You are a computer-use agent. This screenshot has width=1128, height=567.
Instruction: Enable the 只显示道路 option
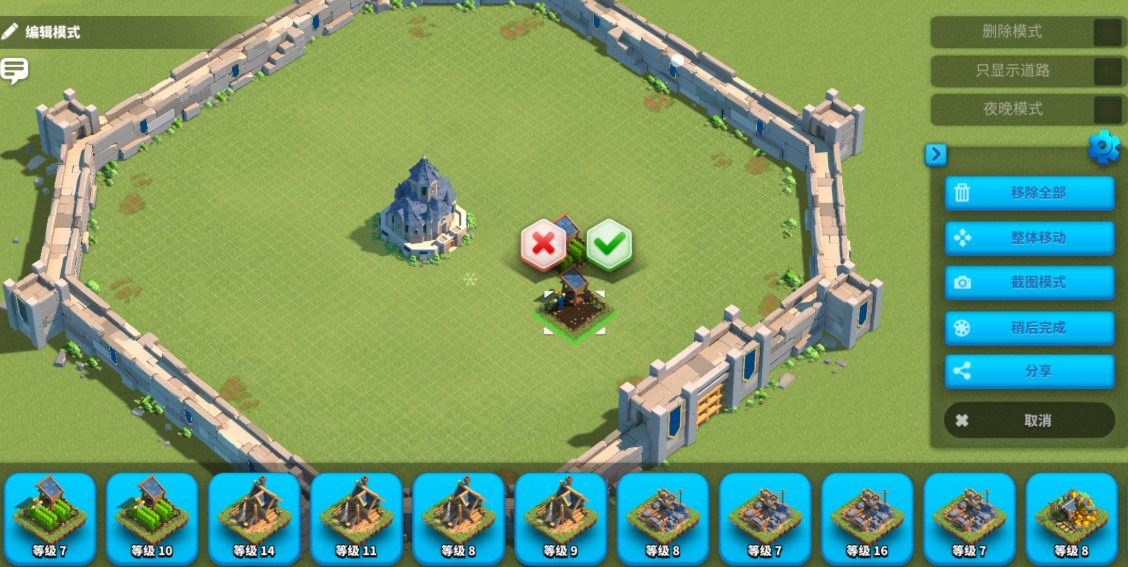click(1107, 71)
